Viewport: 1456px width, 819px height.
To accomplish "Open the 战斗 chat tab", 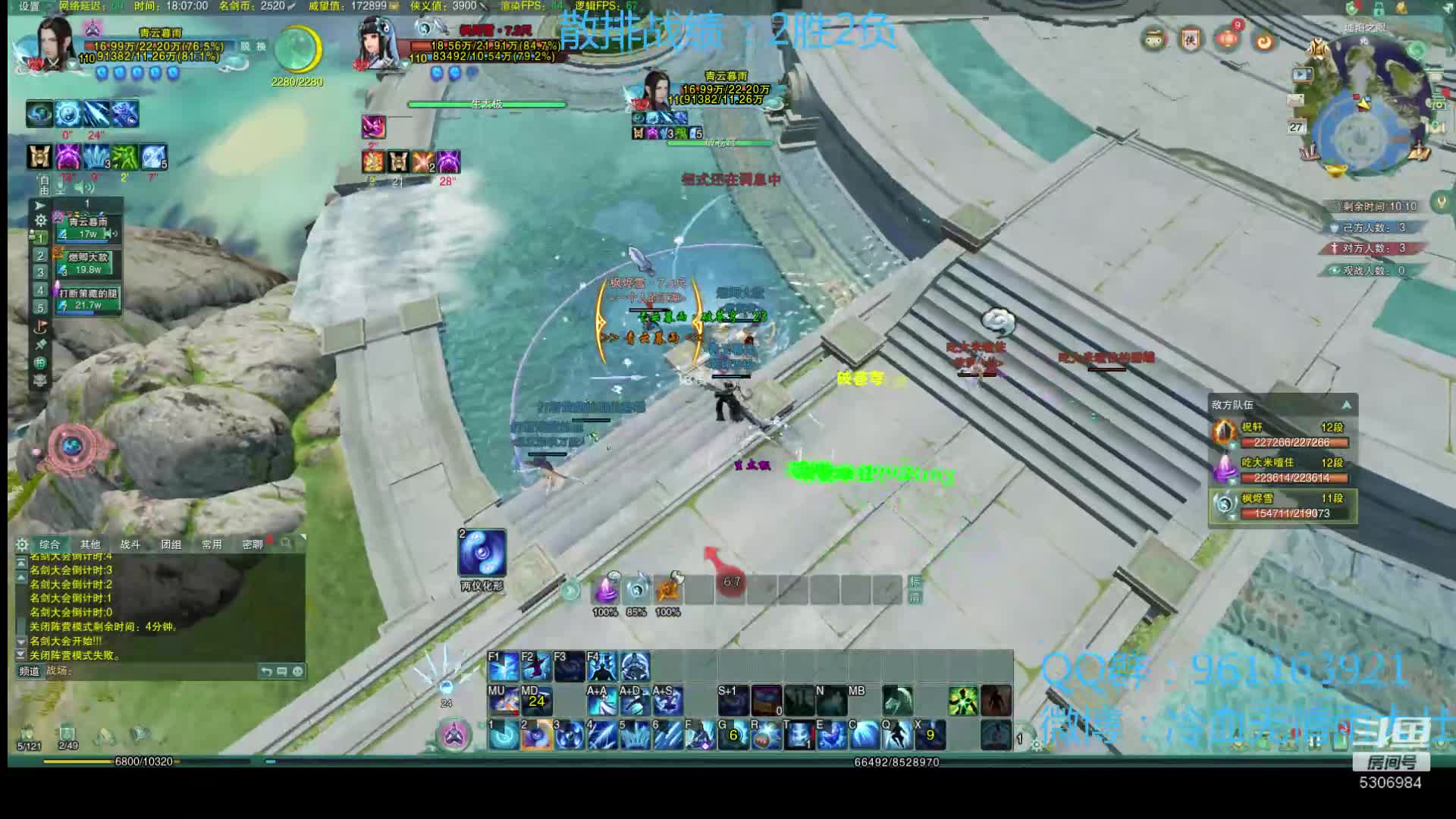I will (130, 544).
